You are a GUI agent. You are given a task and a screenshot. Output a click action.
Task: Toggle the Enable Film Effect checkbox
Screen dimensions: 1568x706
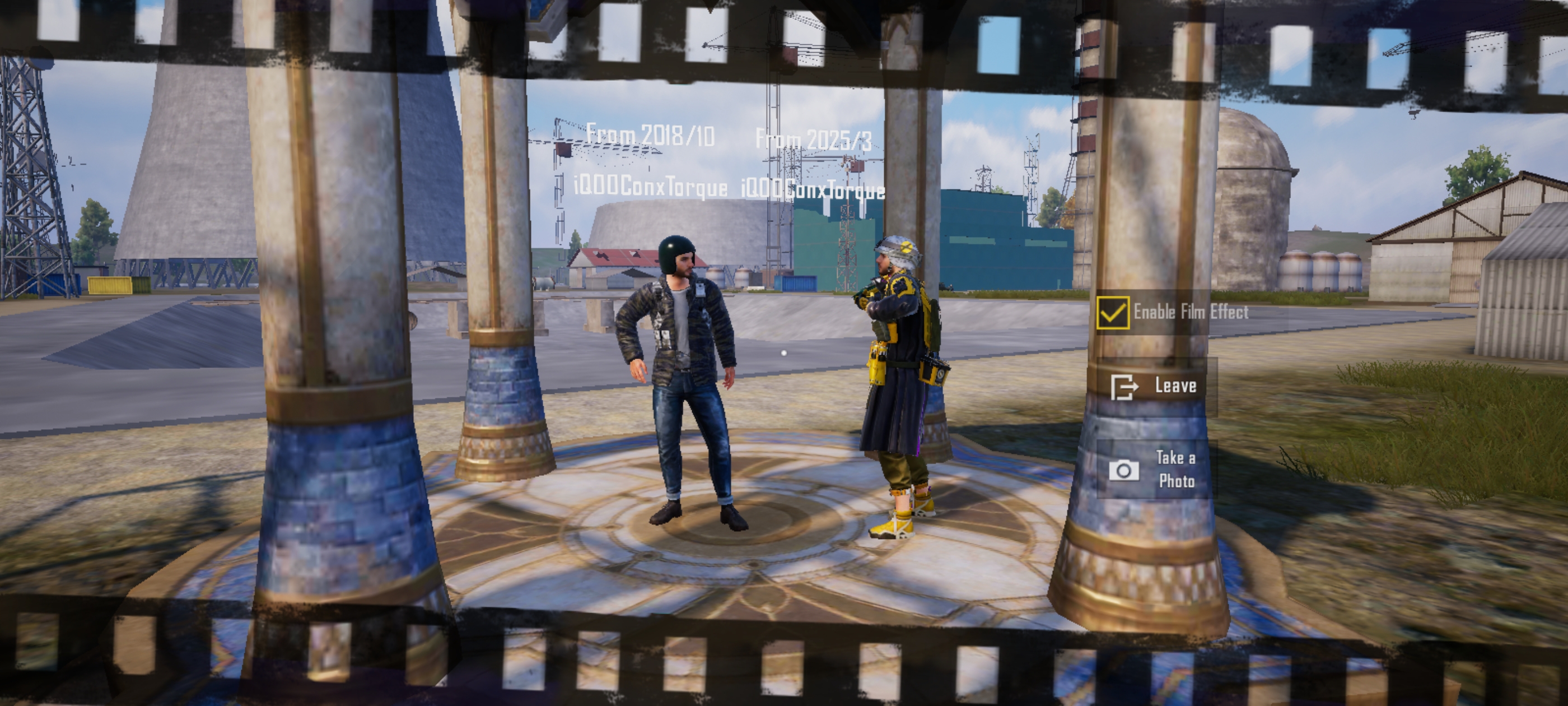[1113, 313]
